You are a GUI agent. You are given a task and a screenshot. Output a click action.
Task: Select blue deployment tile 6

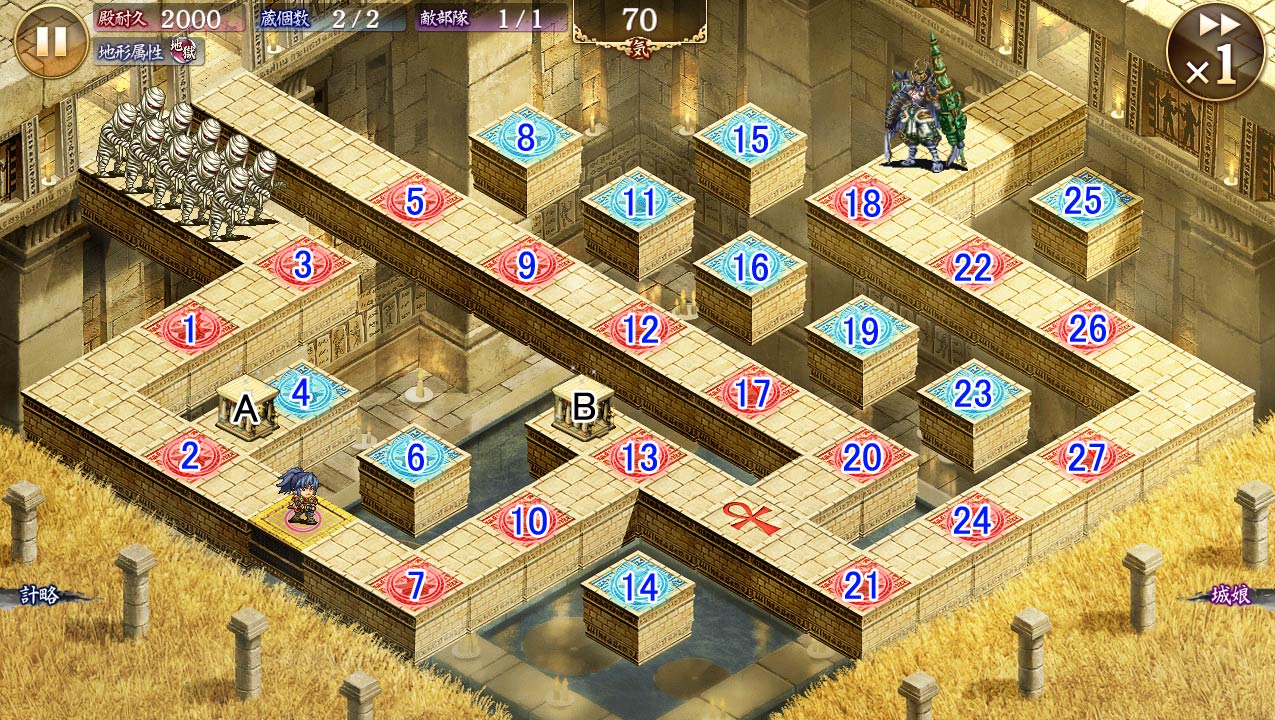[x=415, y=458]
